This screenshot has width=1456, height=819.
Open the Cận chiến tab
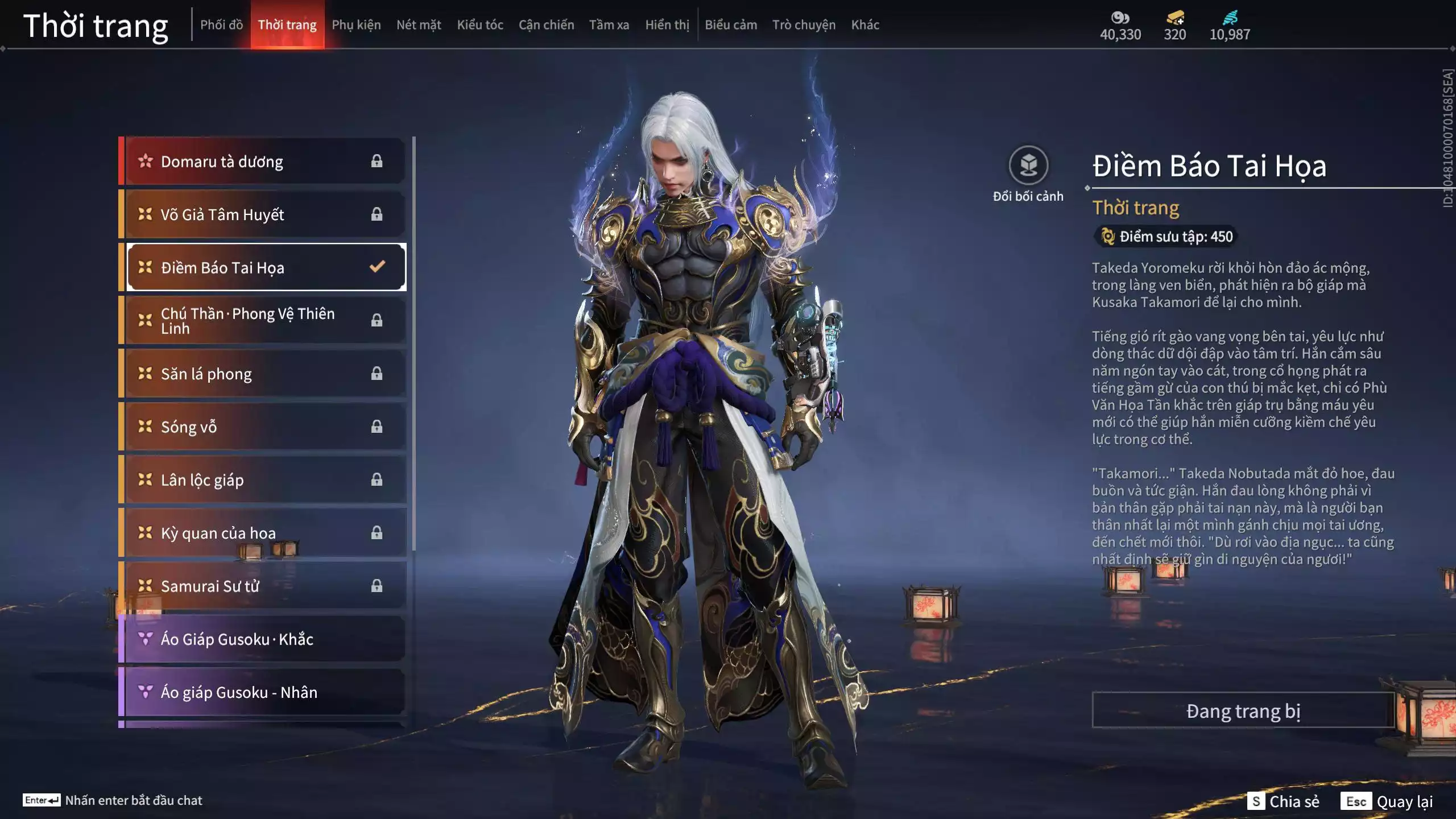[546, 25]
